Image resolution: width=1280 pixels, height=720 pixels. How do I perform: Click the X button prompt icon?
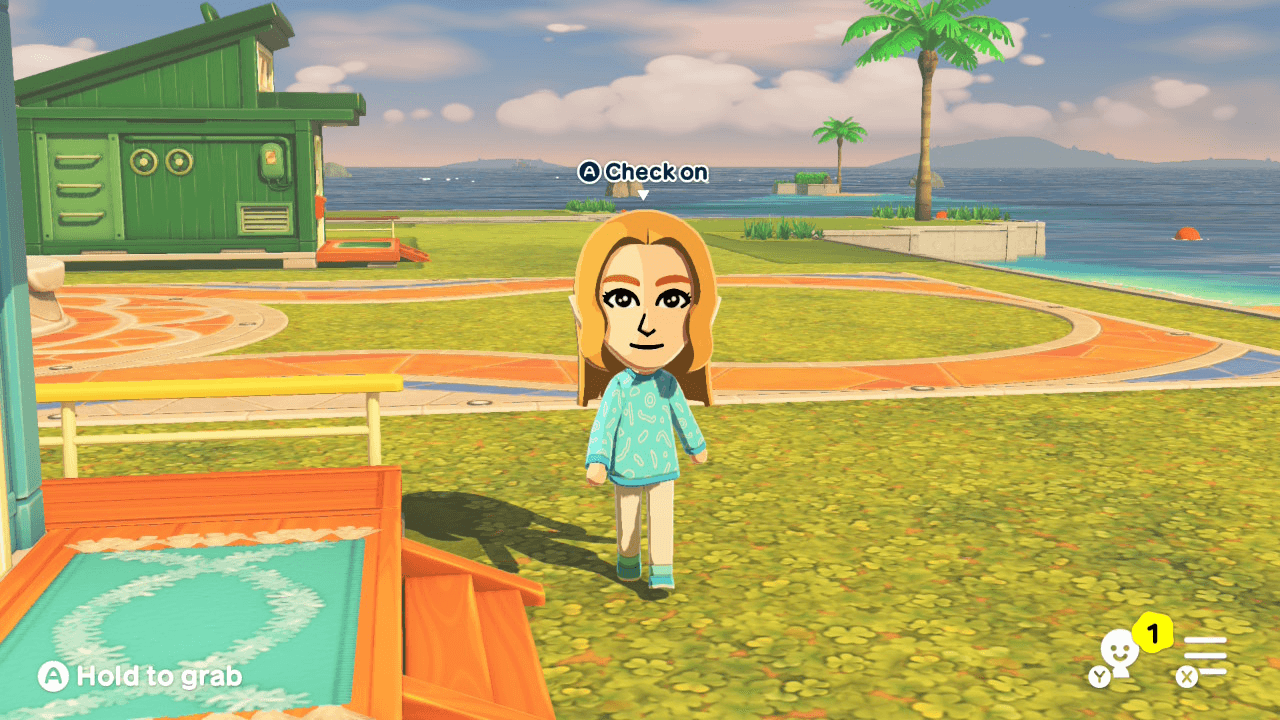(x=1187, y=676)
